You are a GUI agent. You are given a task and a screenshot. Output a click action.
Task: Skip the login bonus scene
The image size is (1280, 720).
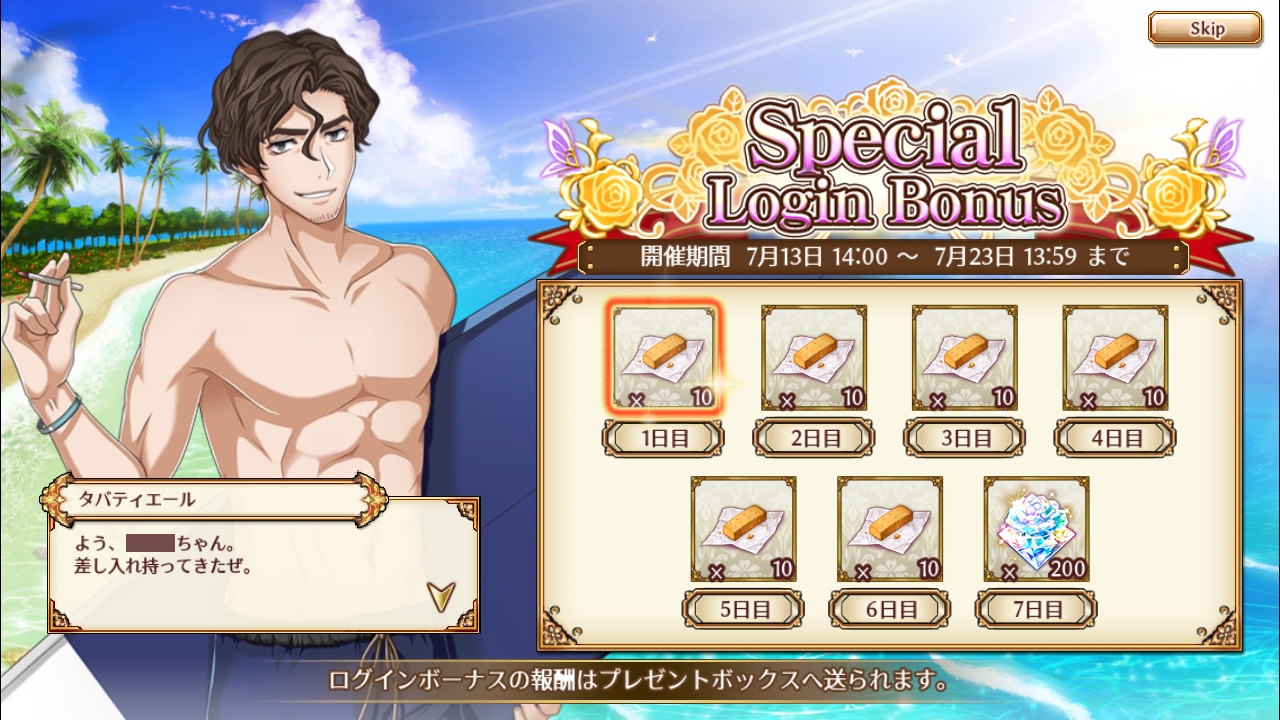[x=1204, y=29]
